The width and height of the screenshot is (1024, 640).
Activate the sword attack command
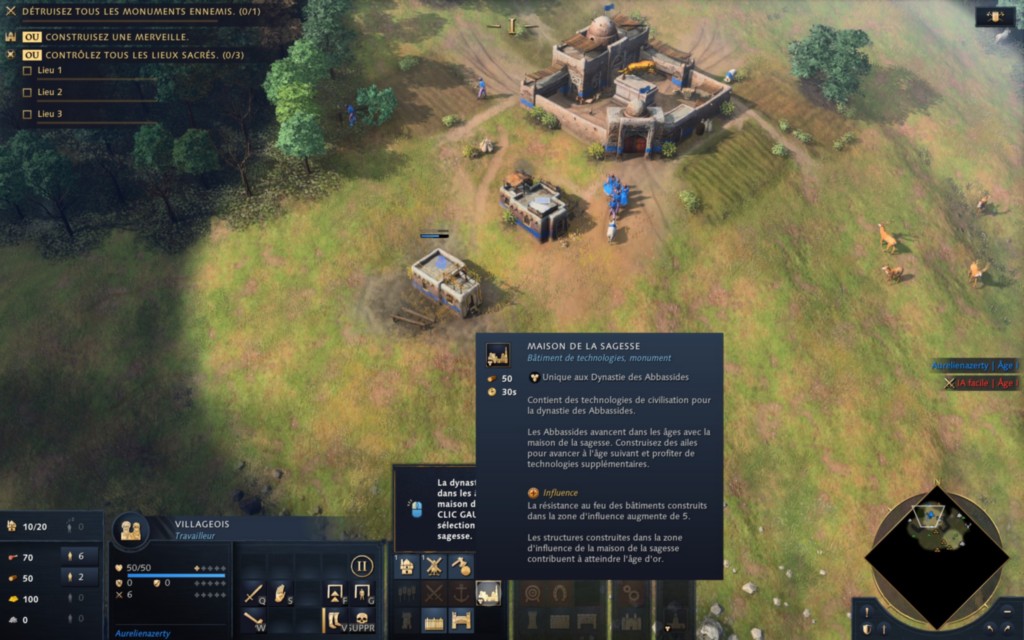coord(253,593)
